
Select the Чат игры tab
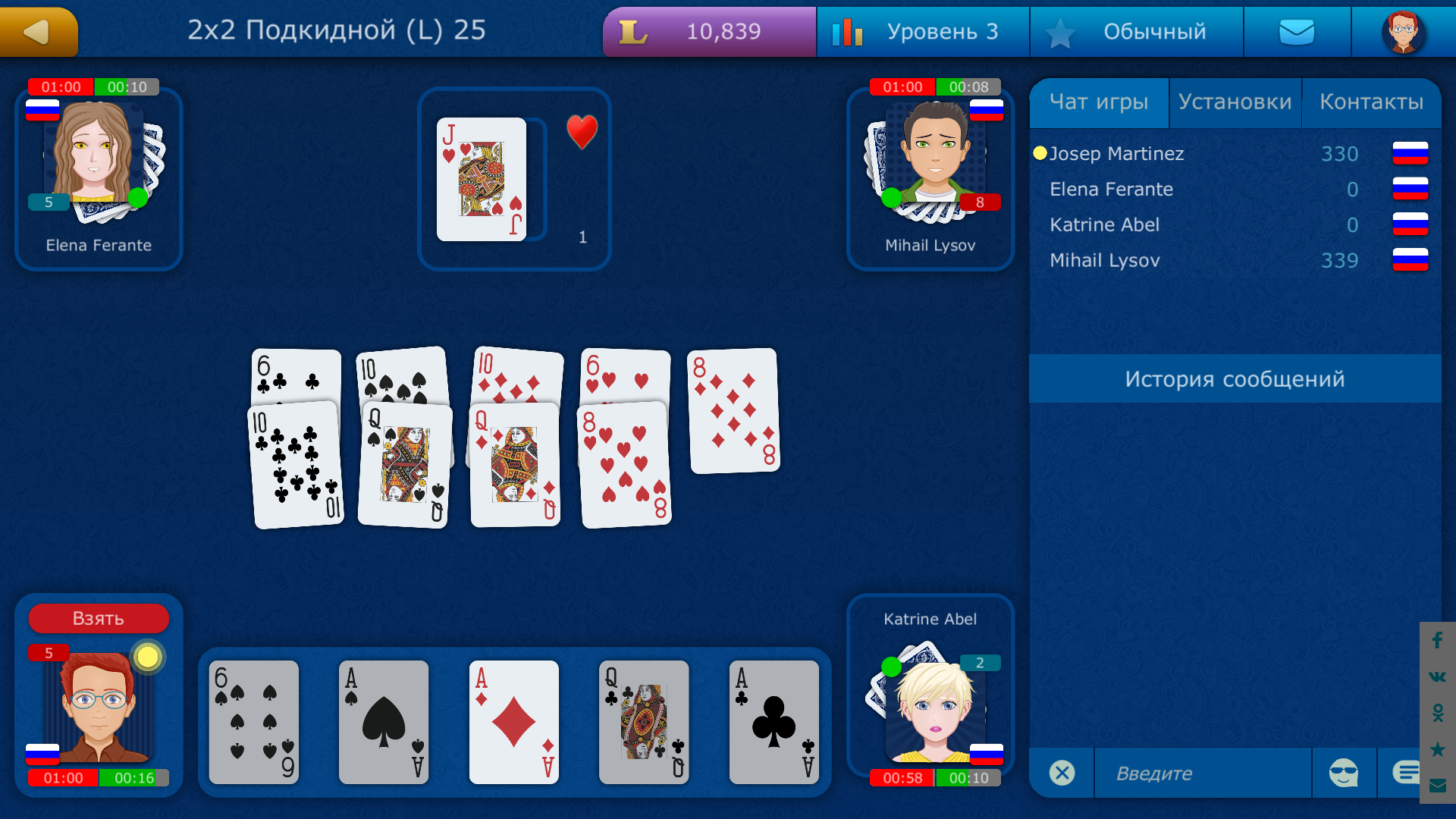click(x=1099, y=101)
